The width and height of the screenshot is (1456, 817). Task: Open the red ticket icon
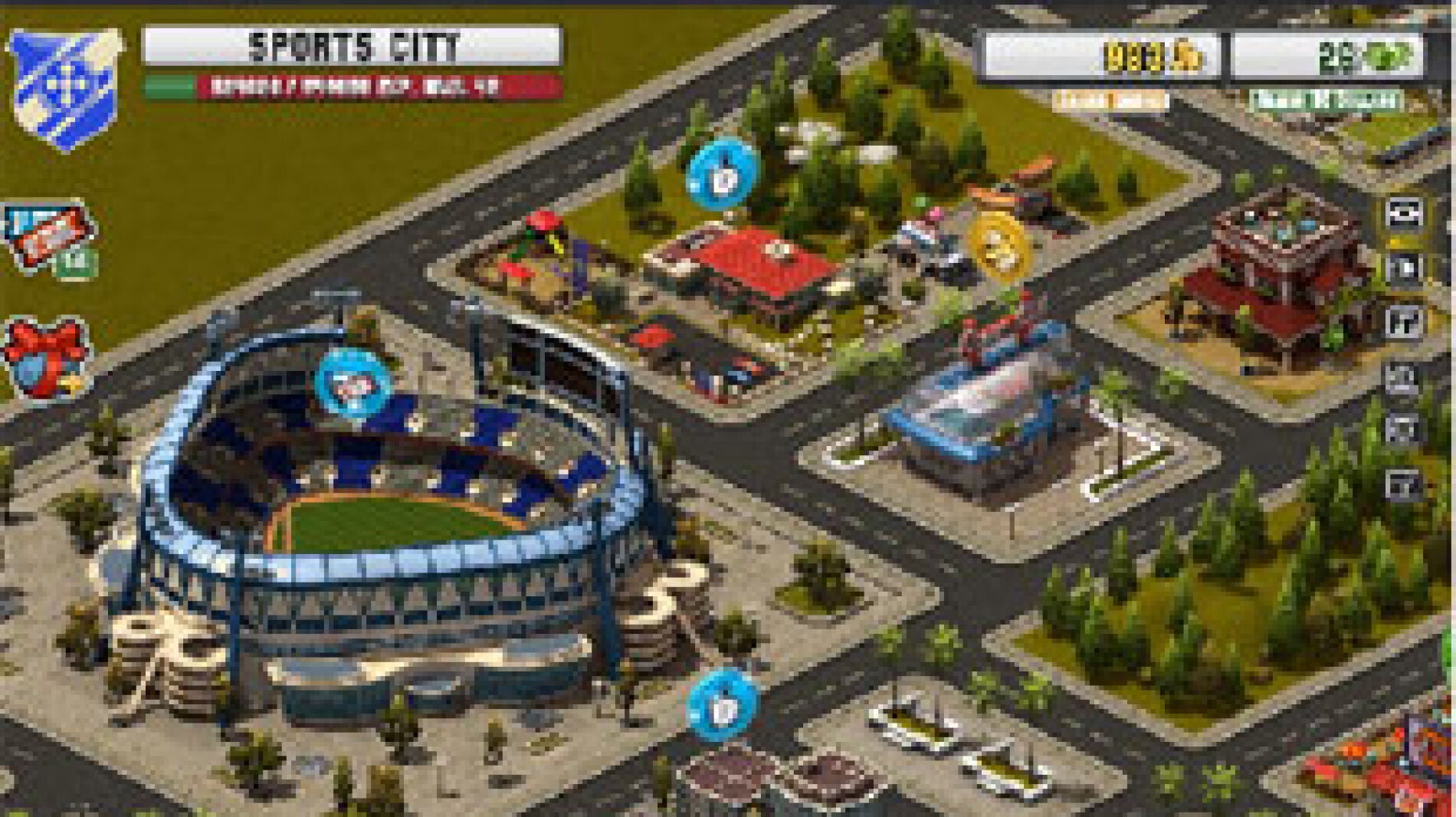coord(50,239)
